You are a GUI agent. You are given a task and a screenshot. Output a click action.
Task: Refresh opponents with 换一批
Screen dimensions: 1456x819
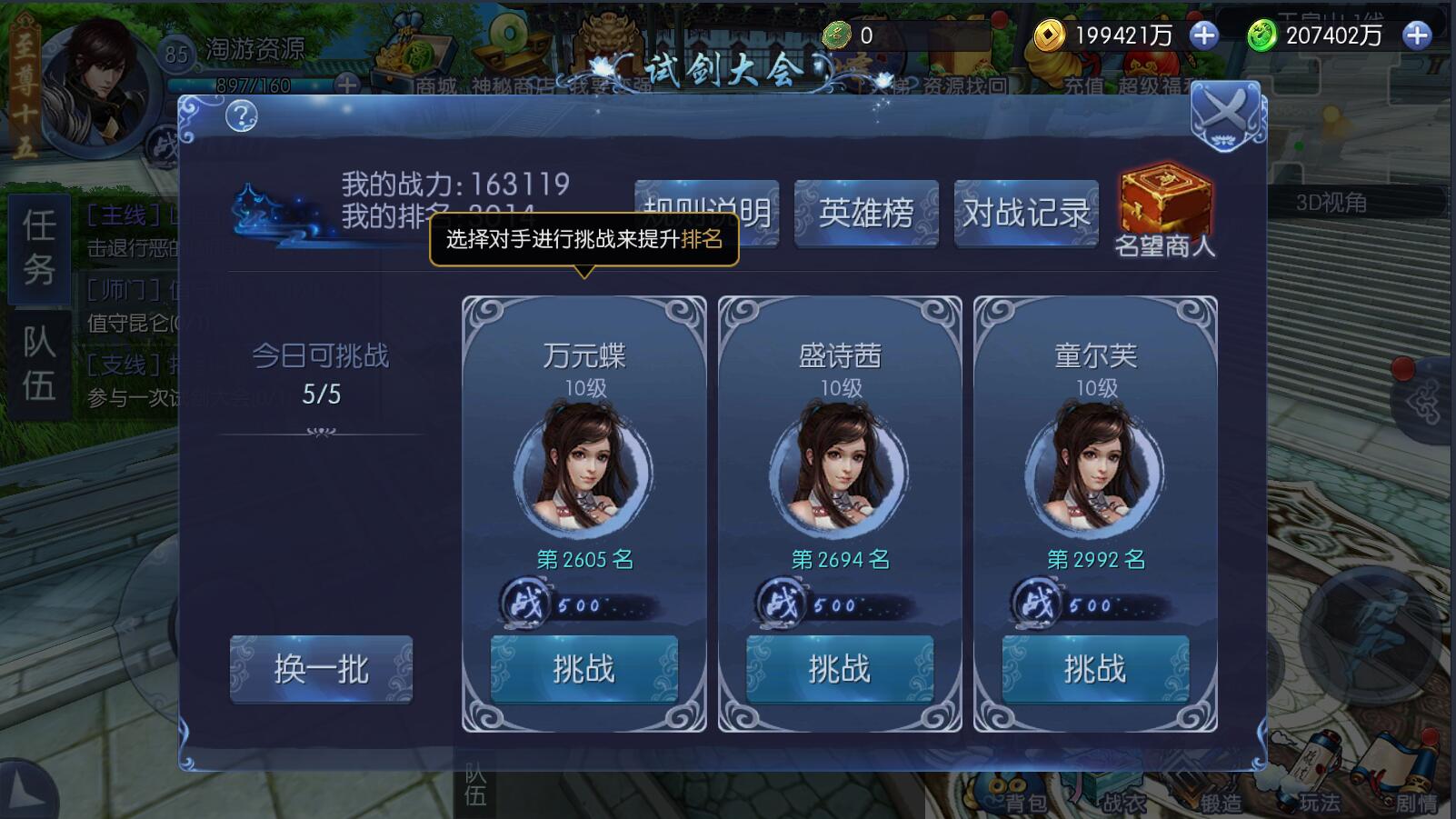[320, 670]
